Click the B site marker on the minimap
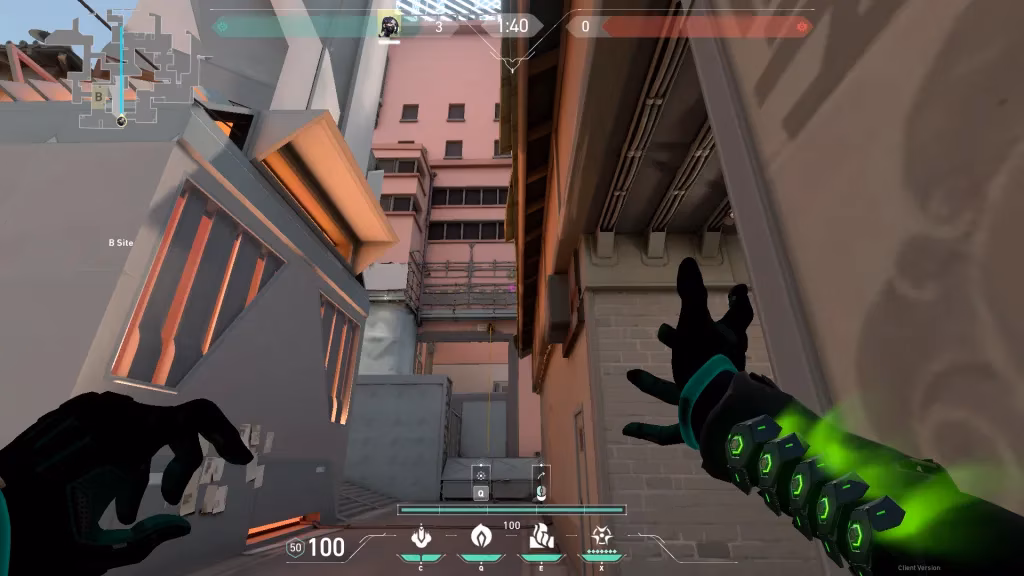 pos(99,97)
